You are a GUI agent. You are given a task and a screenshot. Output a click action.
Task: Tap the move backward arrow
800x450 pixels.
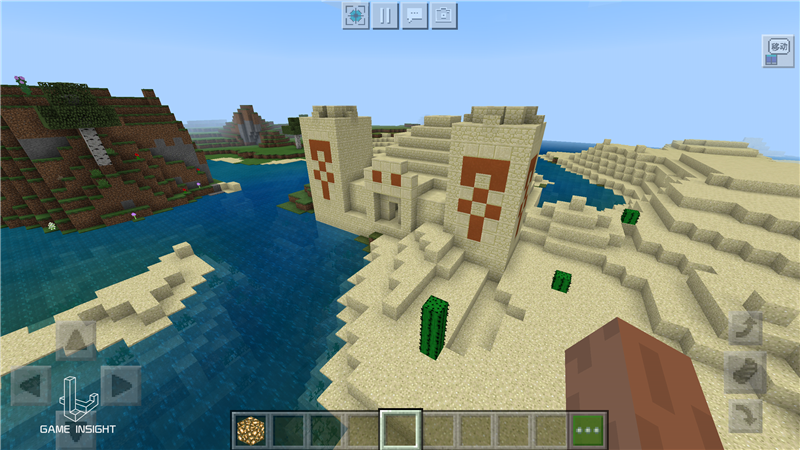(76, 430)
